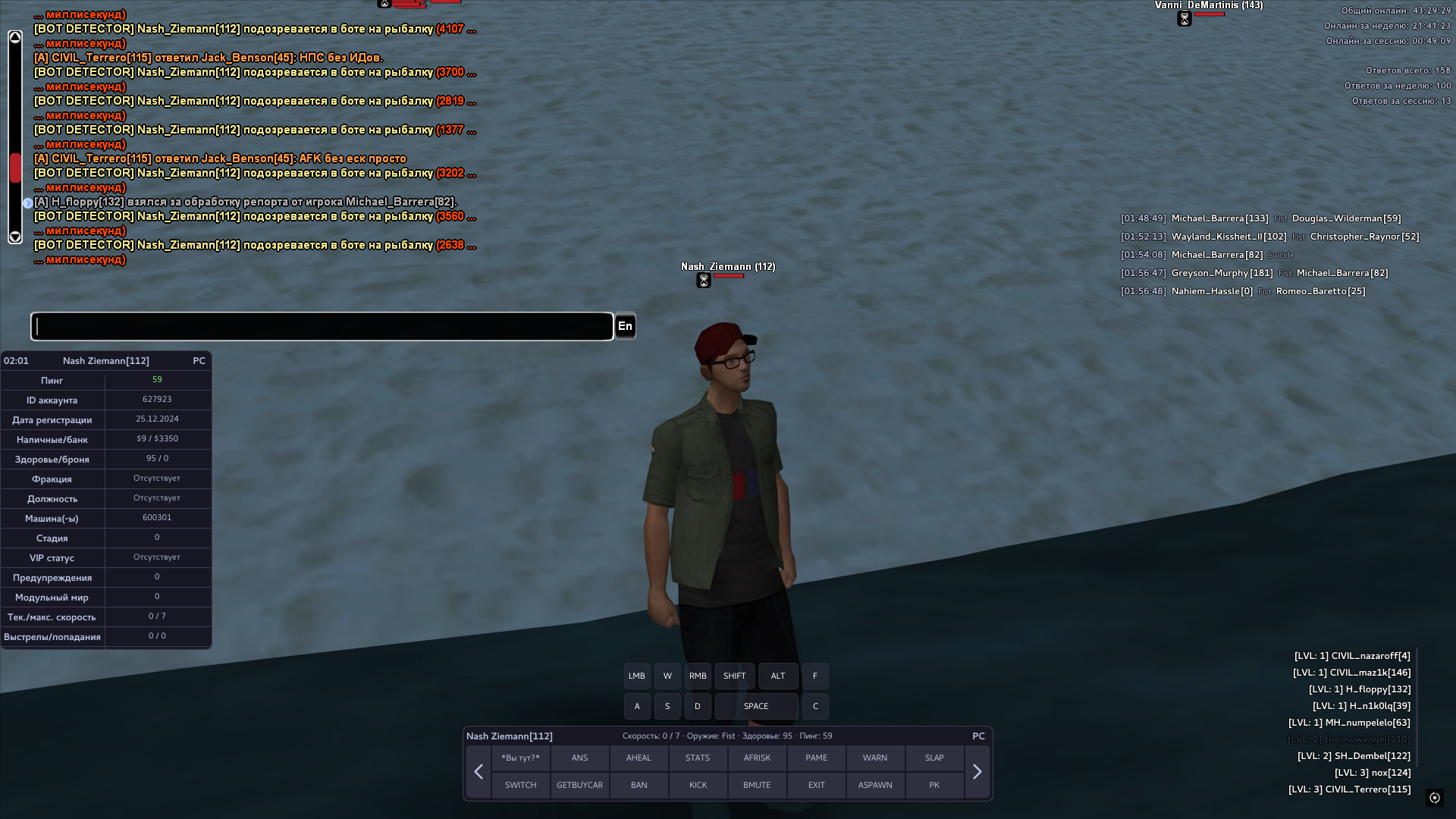Go to next spectated player arrow
Image resolution: width=1456 pixels, height=819 pixels.
tap(977, 772)
